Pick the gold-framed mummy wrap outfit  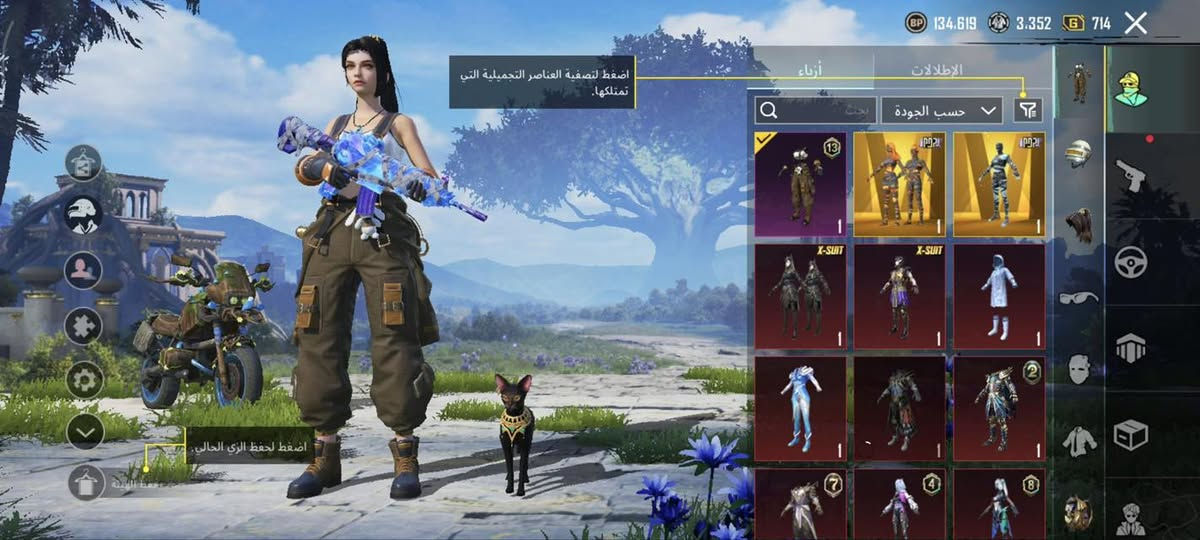coord(1000,184)
